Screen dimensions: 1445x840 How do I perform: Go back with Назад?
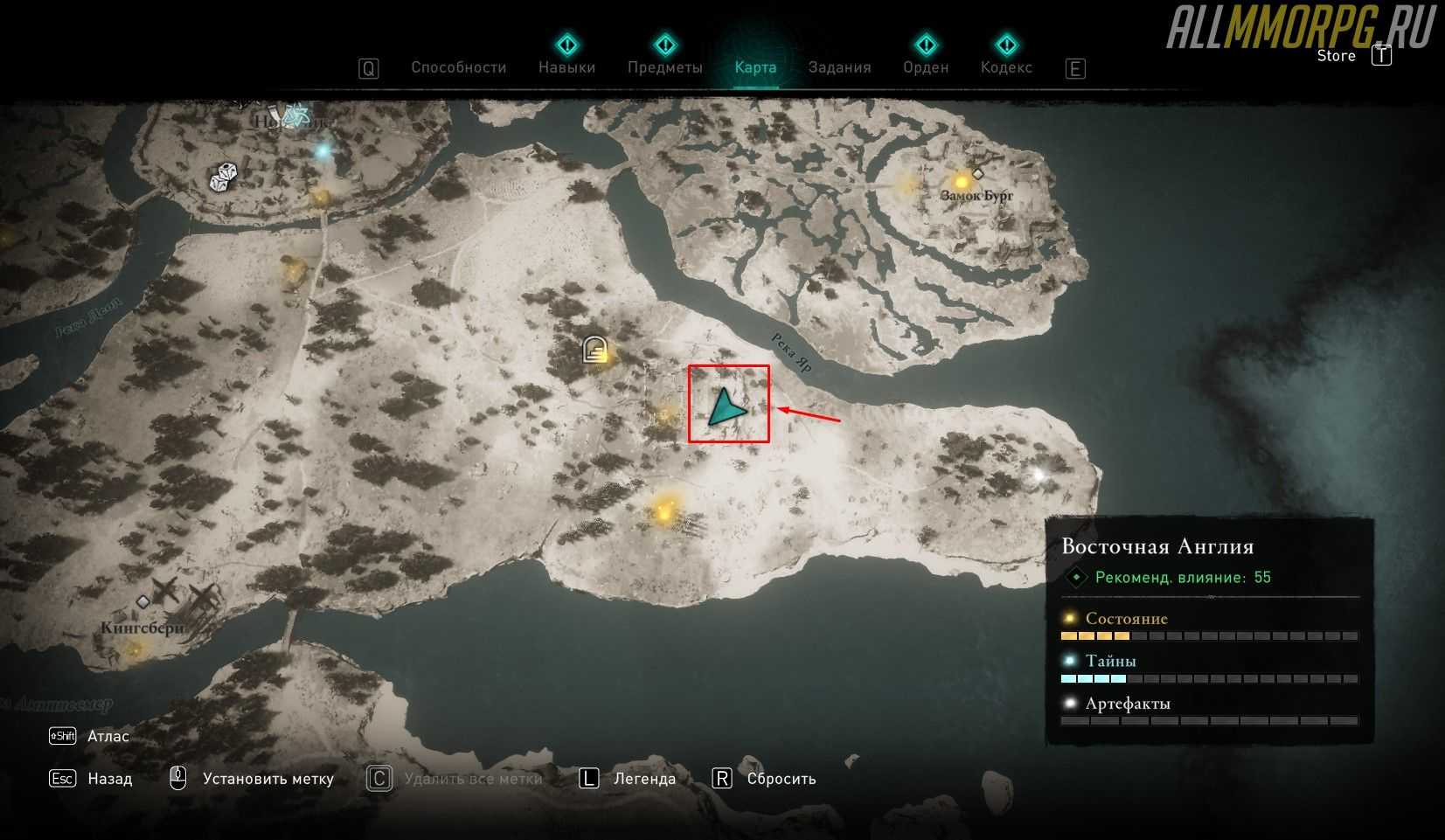pyautogui.click(x=109, y=779)
